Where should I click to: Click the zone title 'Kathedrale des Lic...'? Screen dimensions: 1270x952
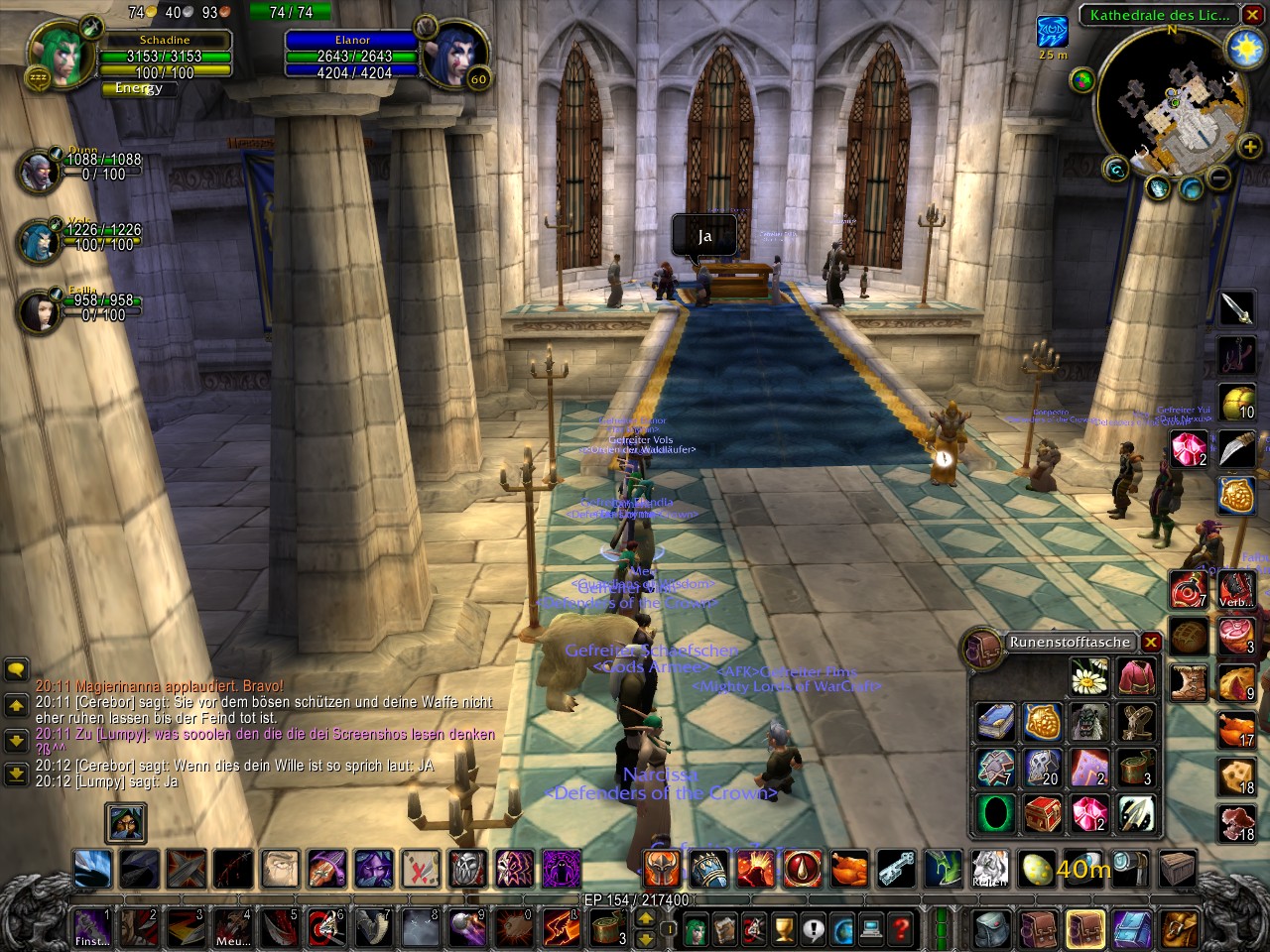click(1161, 16)
